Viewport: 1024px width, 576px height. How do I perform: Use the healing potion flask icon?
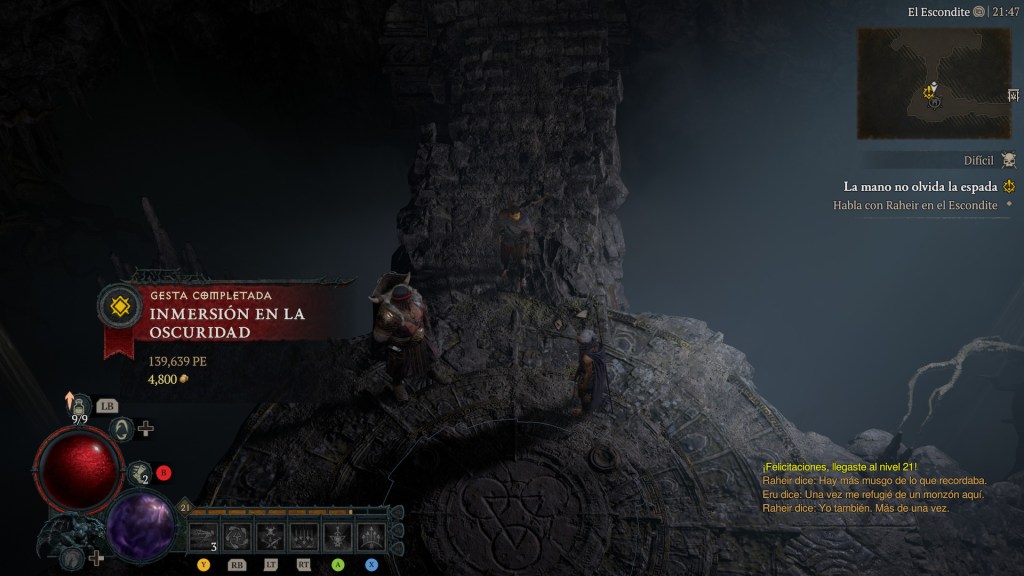(81, 406)
